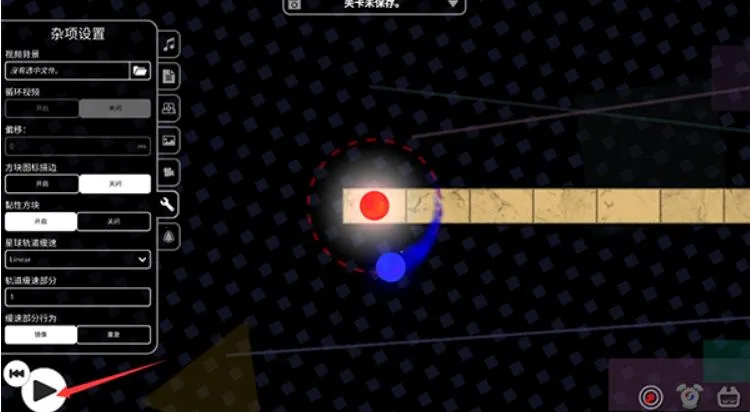Screen dimensions: 750x412
Task: Click the video background file path field
Action: (67, 71)
